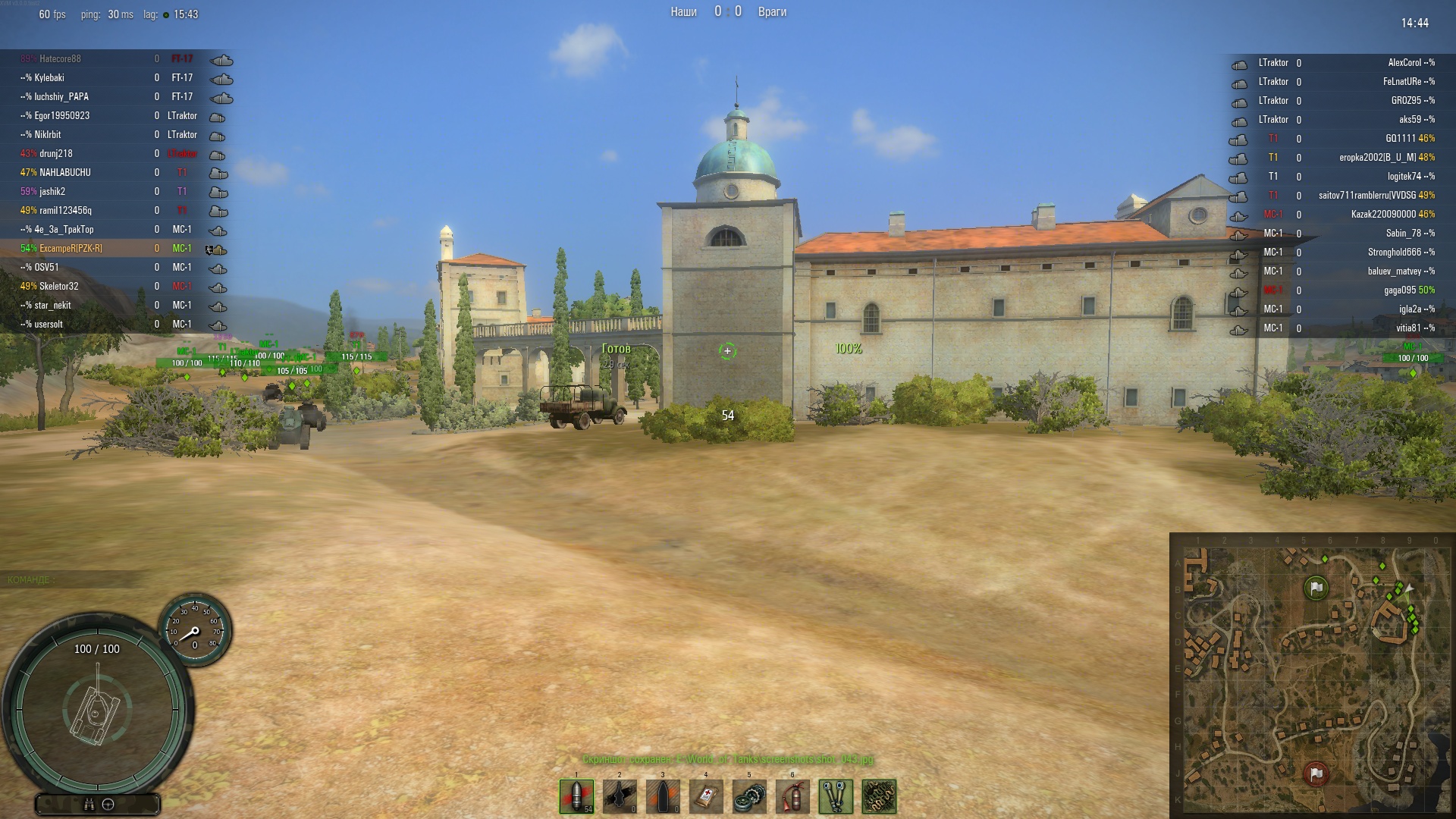
Task: Select enemy GO1111 in the enemy list
Action: 1400,139
